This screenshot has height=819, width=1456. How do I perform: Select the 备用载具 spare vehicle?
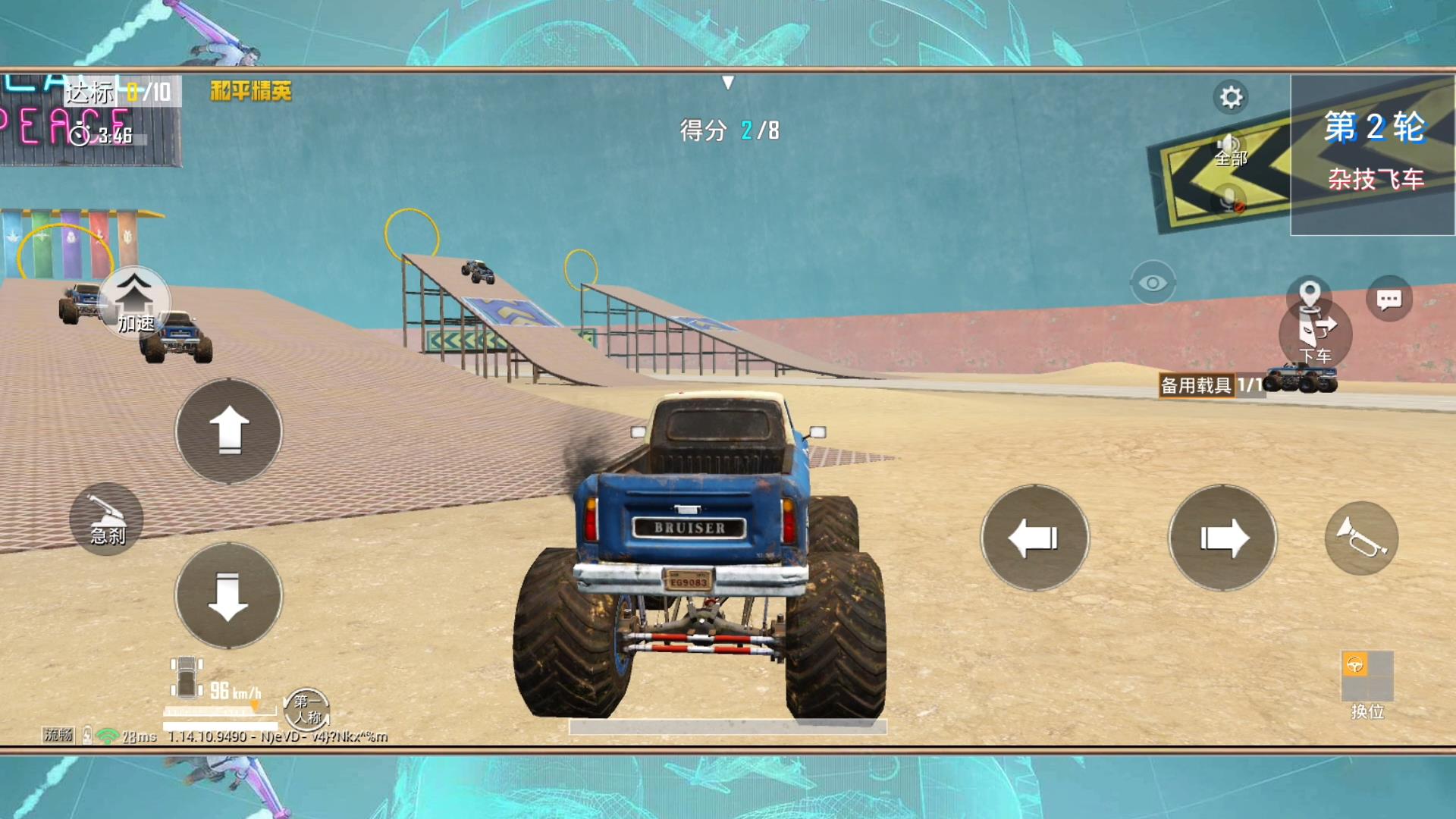(1247, 383)
